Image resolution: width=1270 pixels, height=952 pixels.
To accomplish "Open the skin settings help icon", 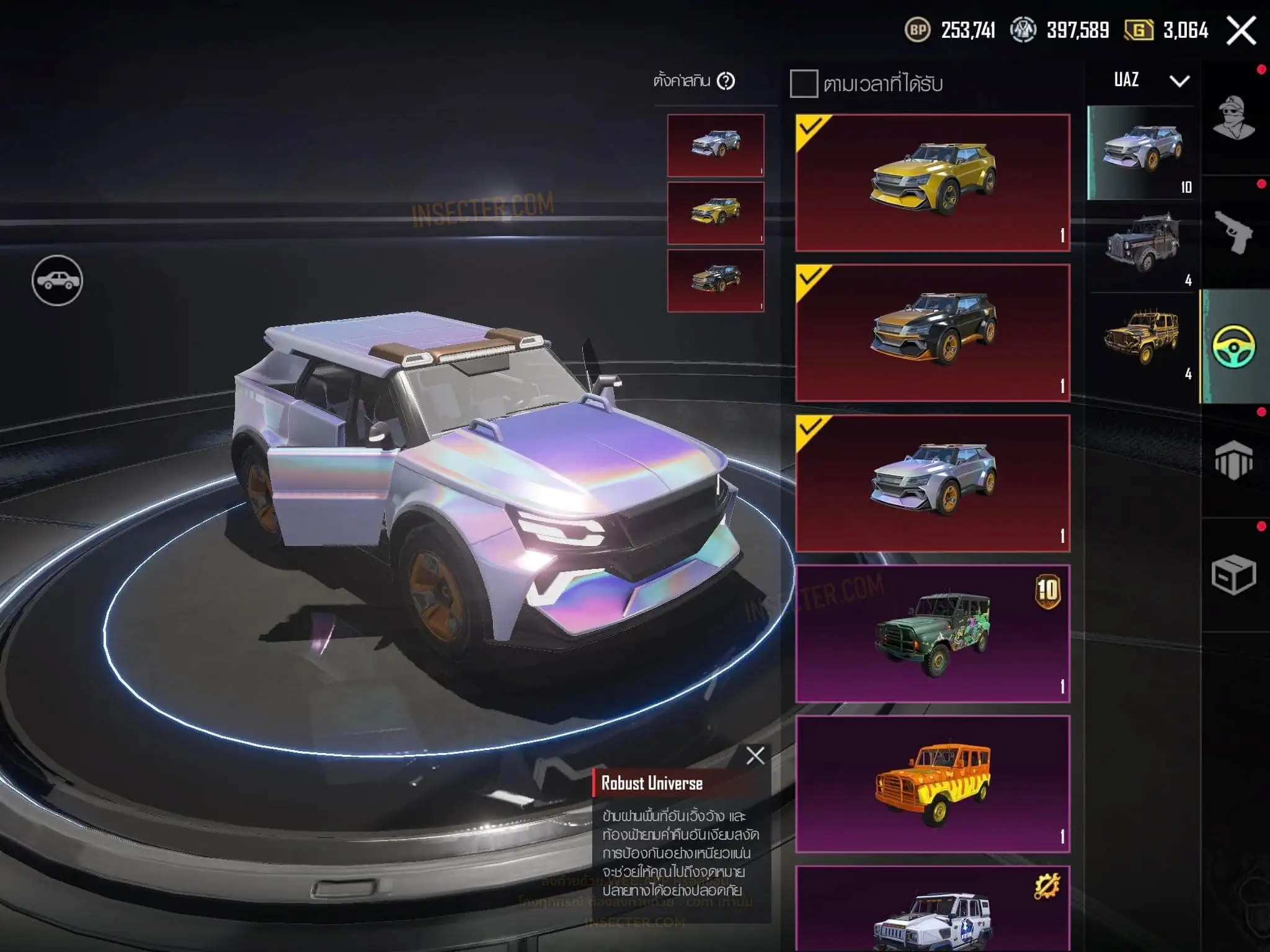I will coord(726,81).
